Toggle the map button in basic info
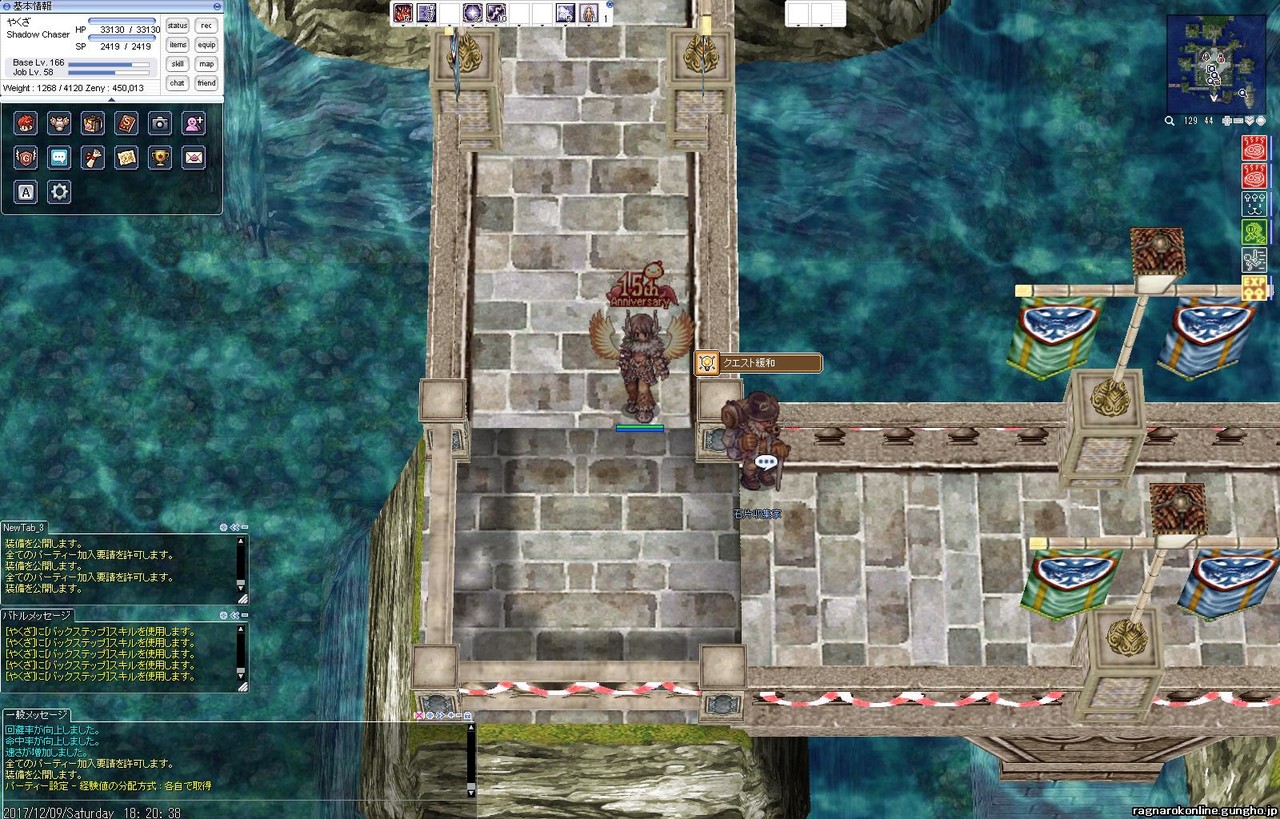 tap(206, 64)
